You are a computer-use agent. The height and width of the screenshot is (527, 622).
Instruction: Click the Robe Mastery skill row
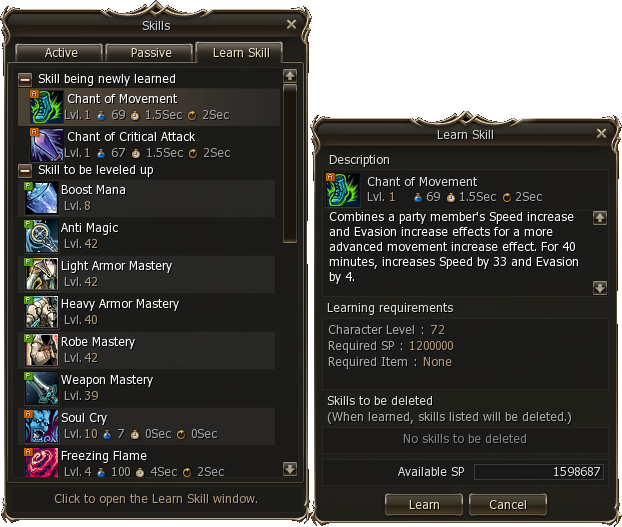point(150,349)
